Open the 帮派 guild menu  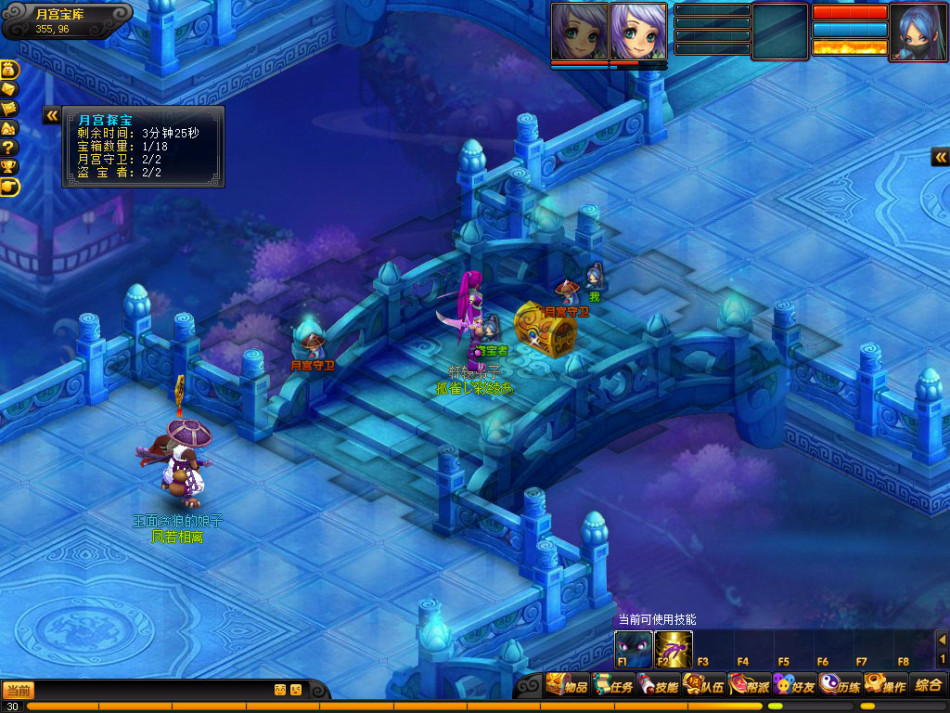point(750,686)
